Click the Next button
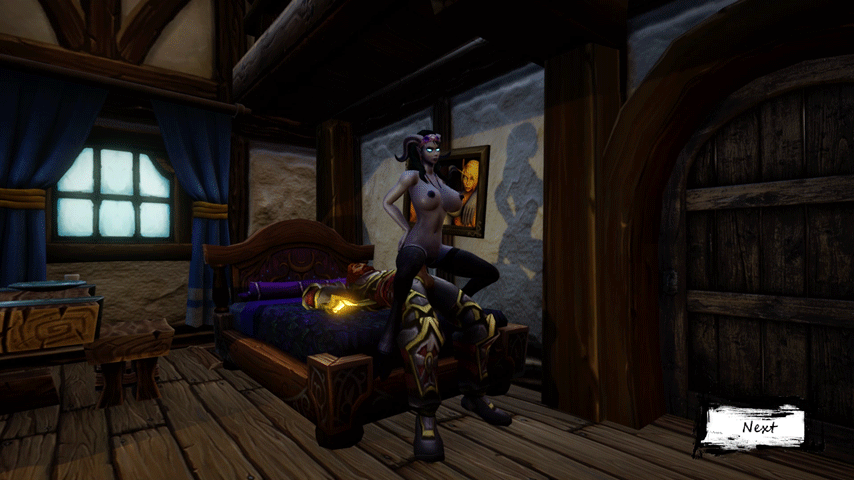The width and height of the screenshot is (854, 480). tap(758, 426)
